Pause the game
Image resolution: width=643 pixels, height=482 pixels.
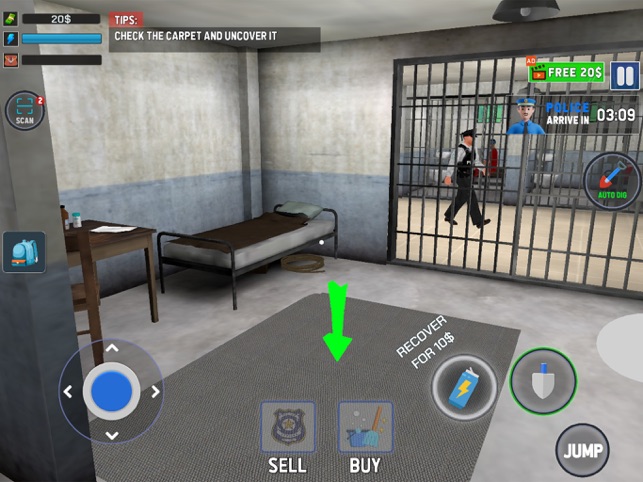pos(625,76)
